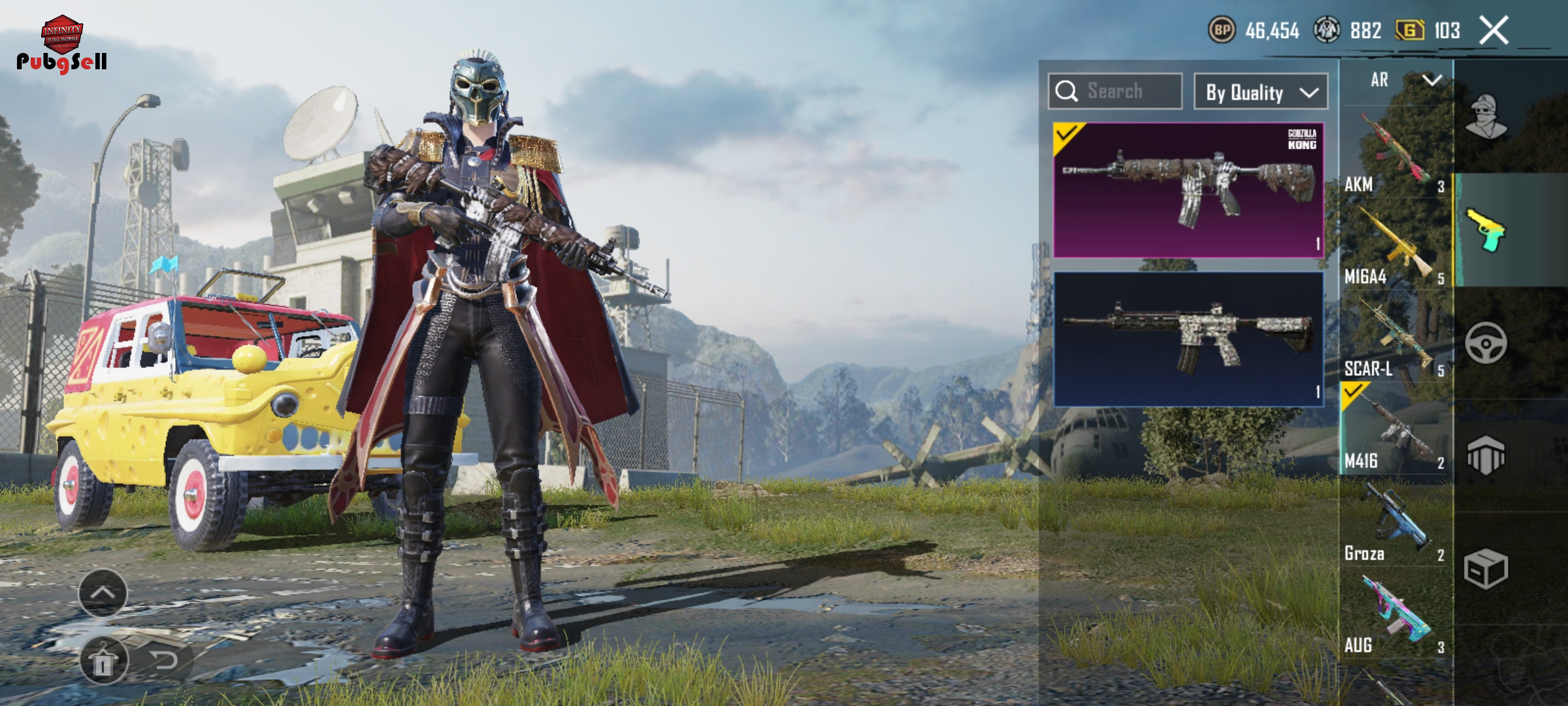Switch to the steering wheel vehicles tab
Screen dimensions: 1568x706
pos(1486,343)
